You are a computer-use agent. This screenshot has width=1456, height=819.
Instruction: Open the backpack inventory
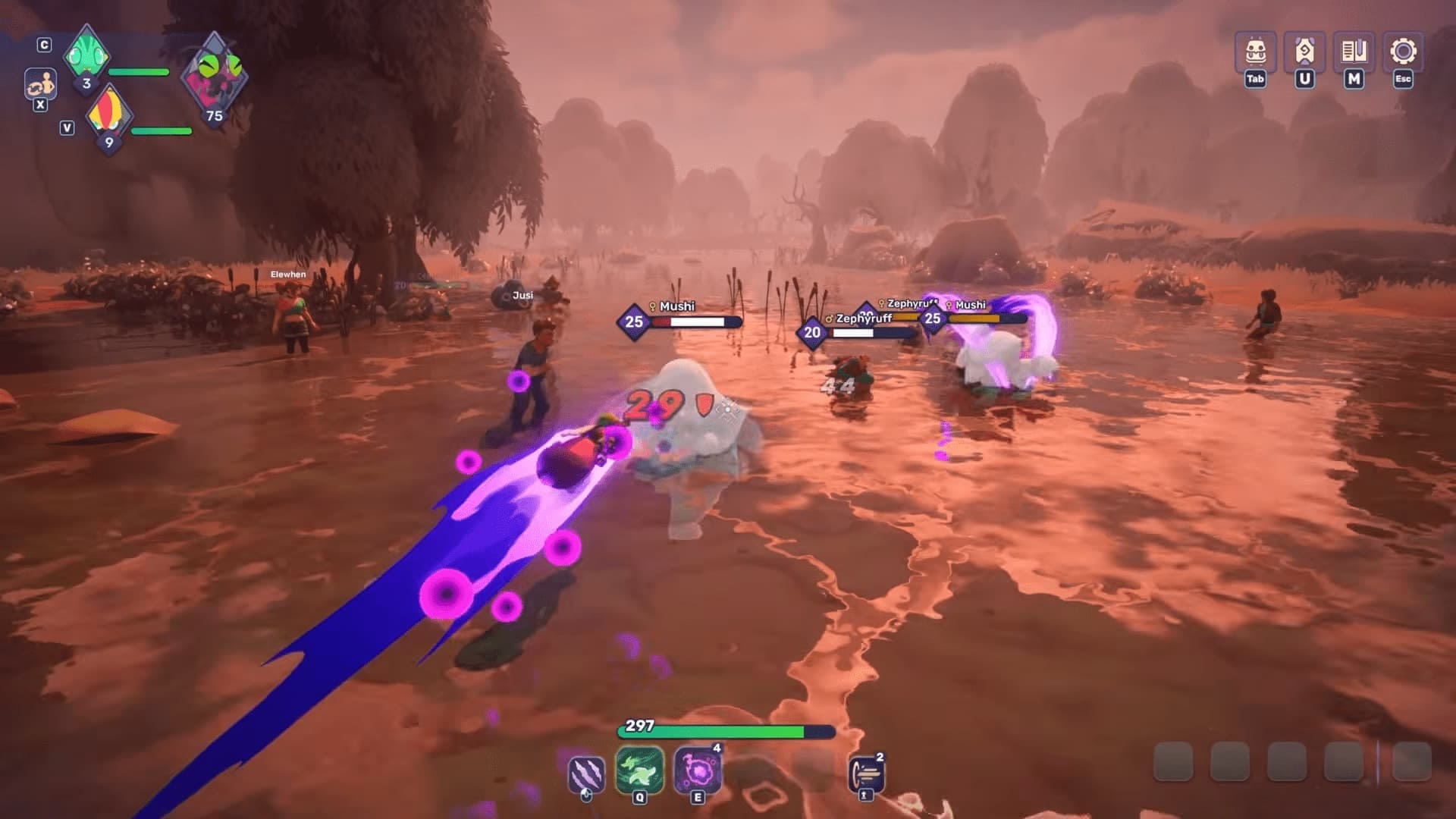pos(1255,52)
